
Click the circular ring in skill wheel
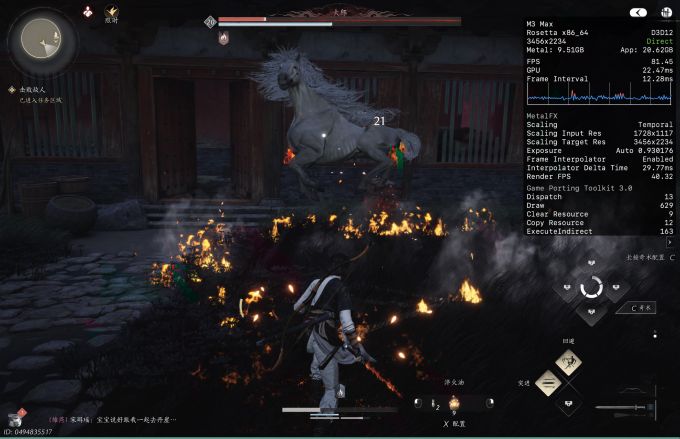[x=591, y=288]
